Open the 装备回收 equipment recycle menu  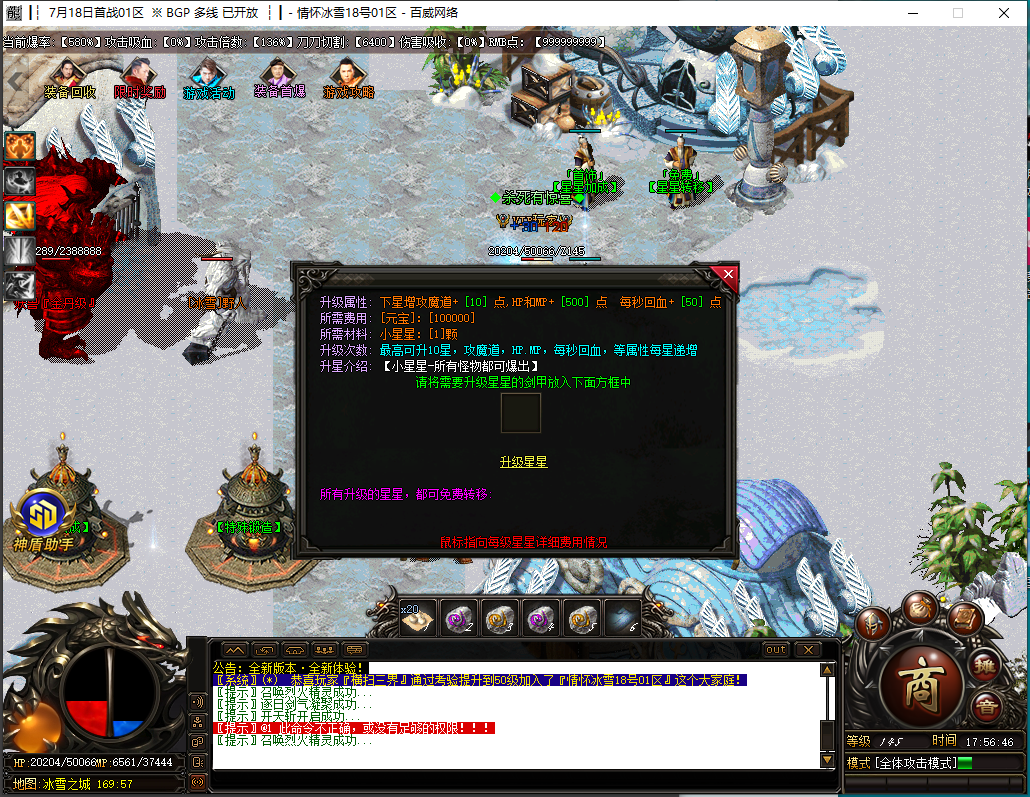pos(69,80)
